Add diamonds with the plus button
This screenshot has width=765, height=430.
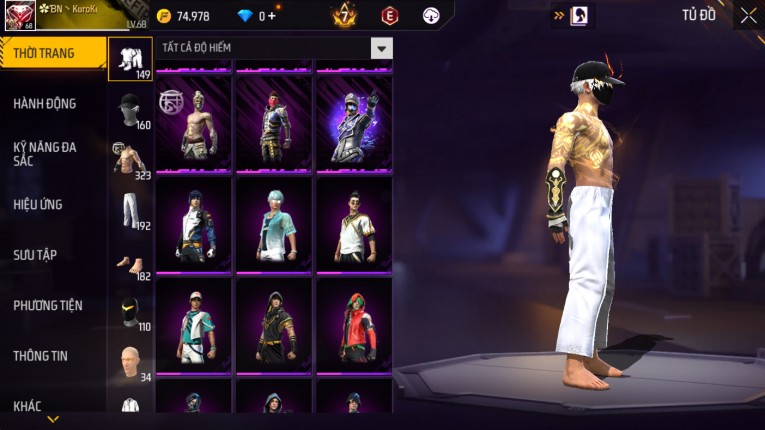coord(272,16)
